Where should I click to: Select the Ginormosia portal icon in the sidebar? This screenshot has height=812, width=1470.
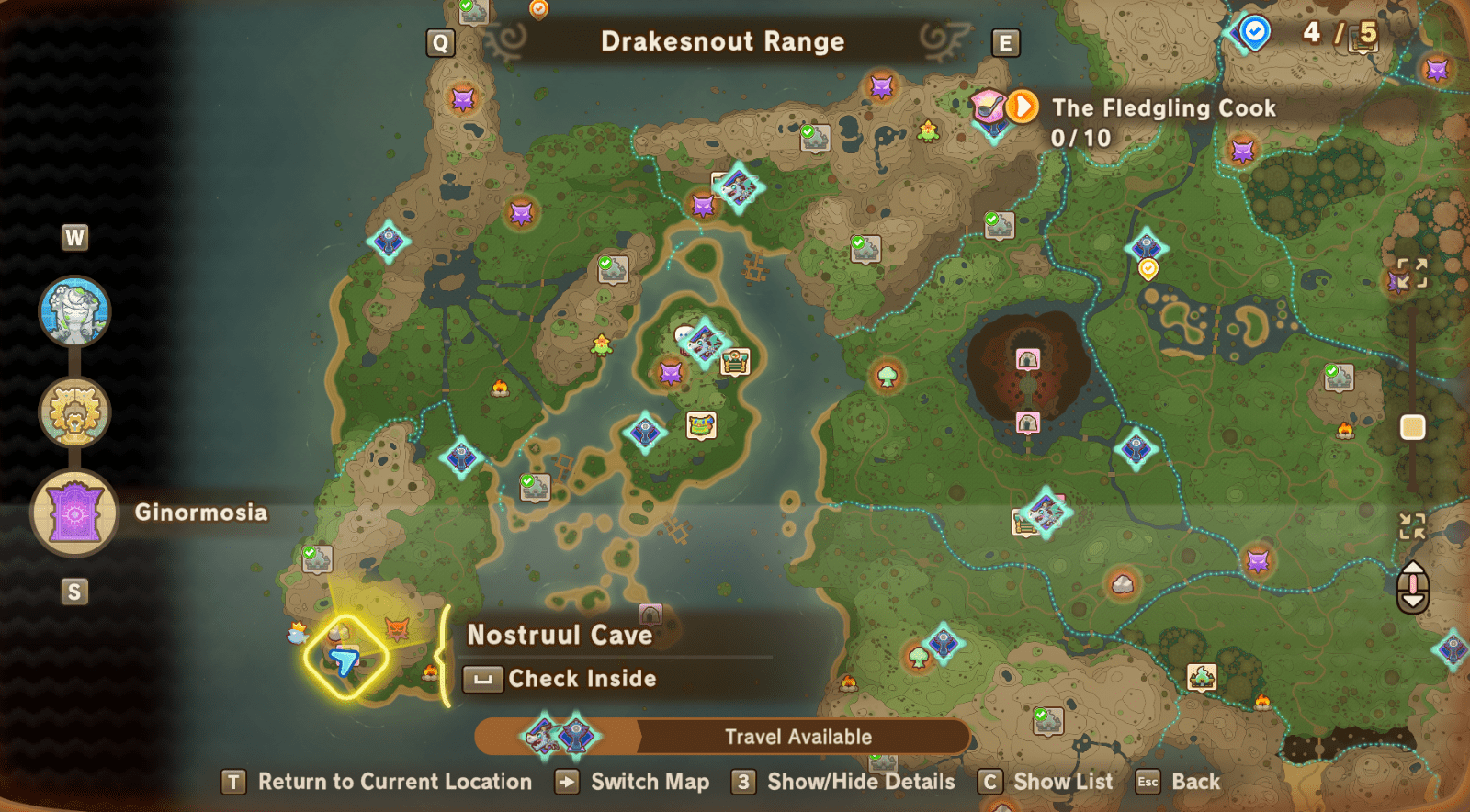[x=74, y=513]
